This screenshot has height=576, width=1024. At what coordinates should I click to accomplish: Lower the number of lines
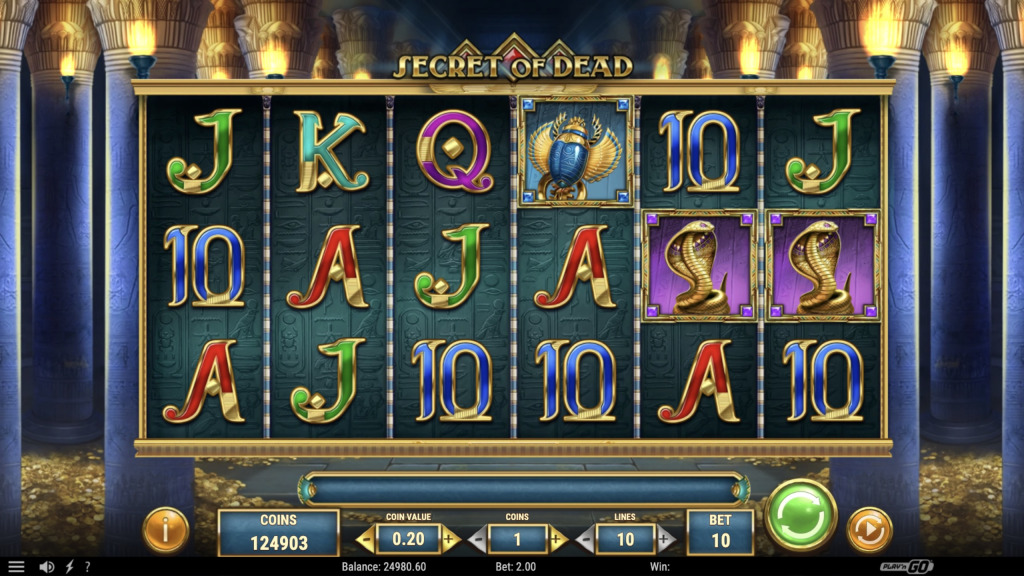click(x=585, y=540)
